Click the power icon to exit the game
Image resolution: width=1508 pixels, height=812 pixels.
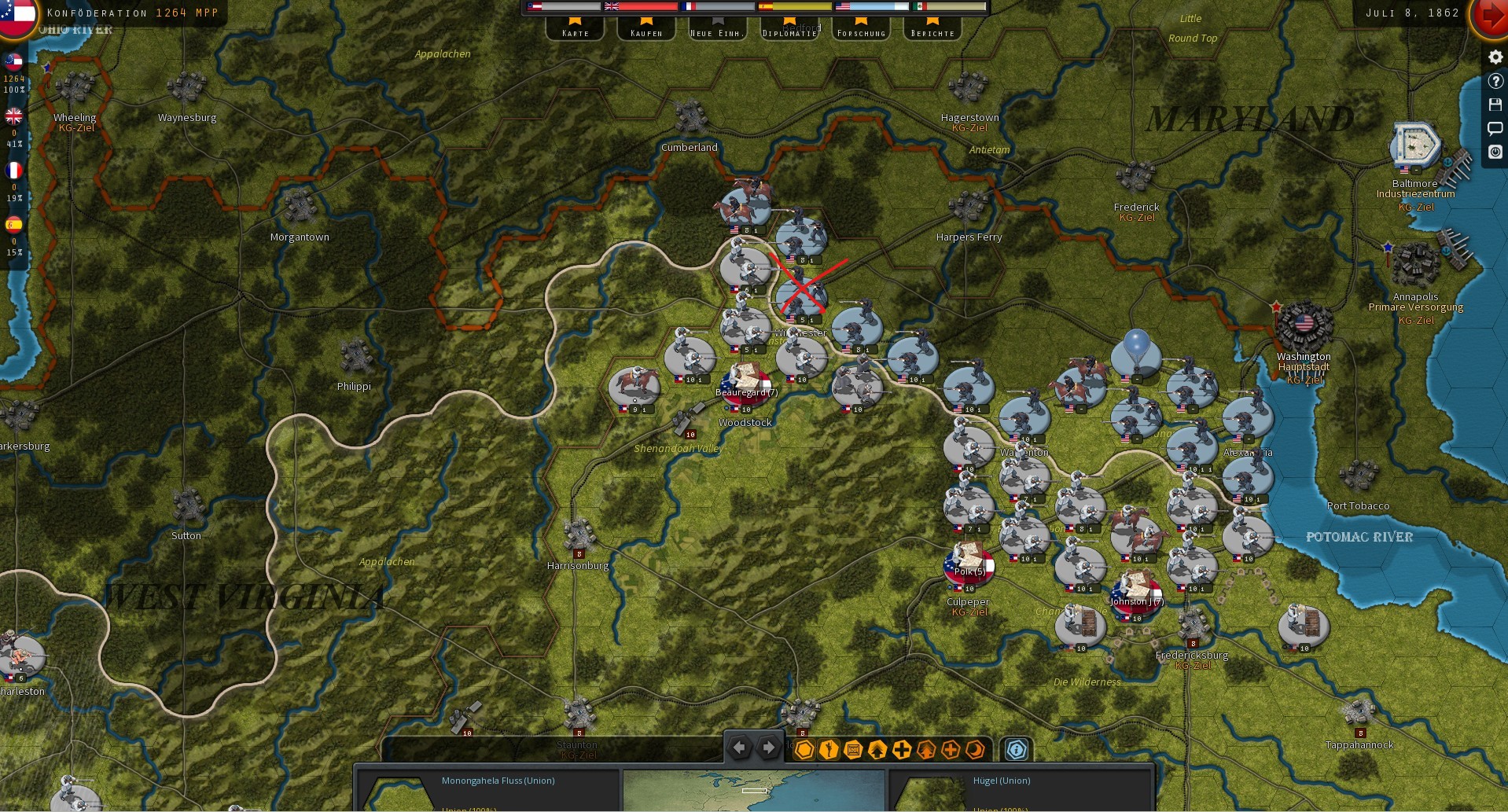pyautogui.click(x=1495, y=152)
